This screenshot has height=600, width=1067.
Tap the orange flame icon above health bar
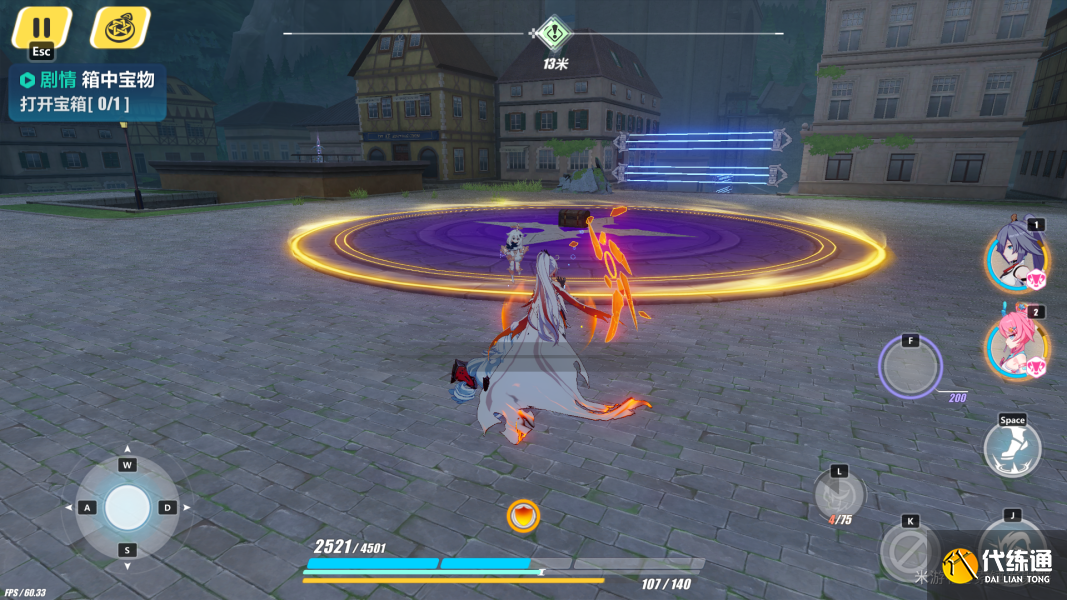[x=523, y=516]
